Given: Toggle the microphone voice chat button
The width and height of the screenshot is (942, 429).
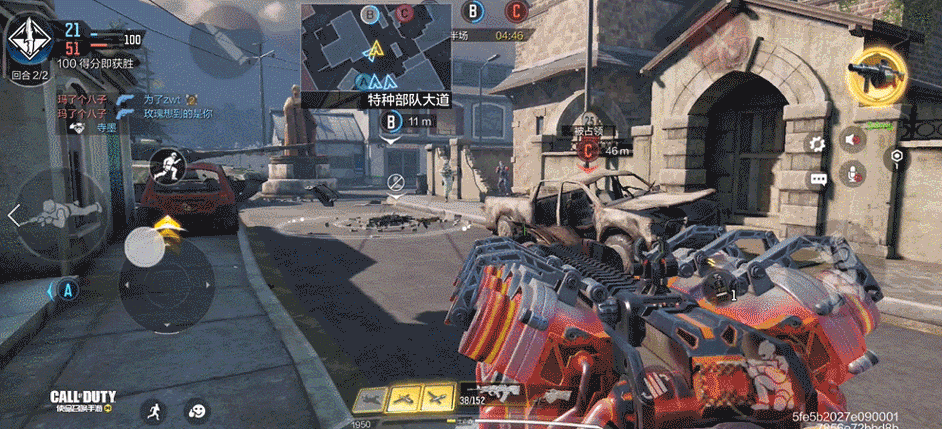Looking at the screenshot, I should [x=853, y=175].
